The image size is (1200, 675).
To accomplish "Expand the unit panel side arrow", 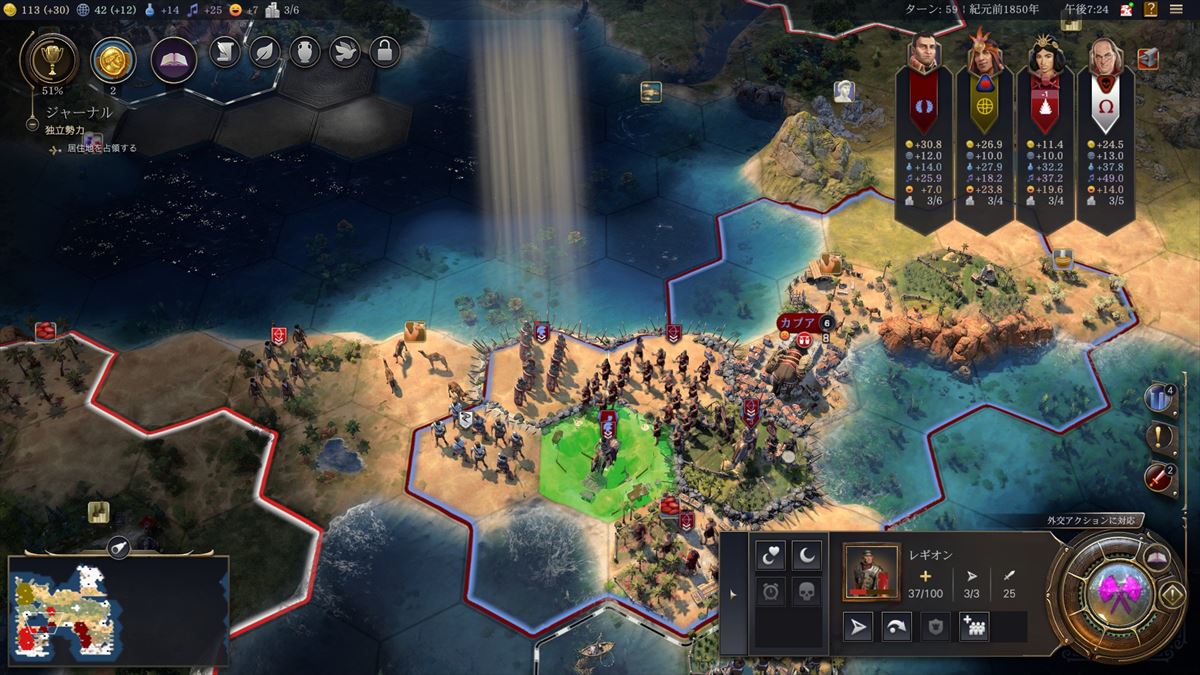I will (x=732, y=594).
